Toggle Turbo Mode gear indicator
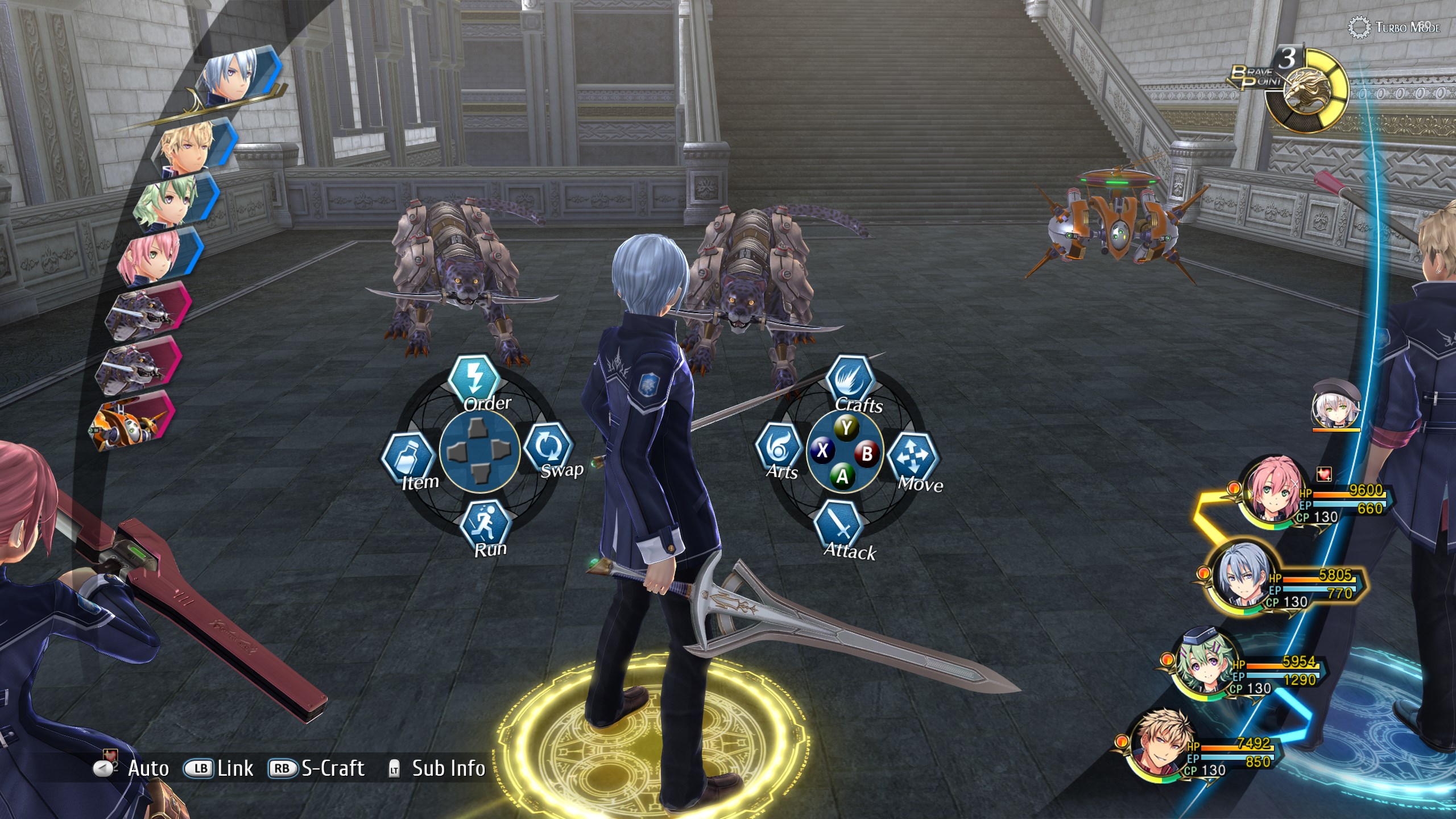 1360,27
